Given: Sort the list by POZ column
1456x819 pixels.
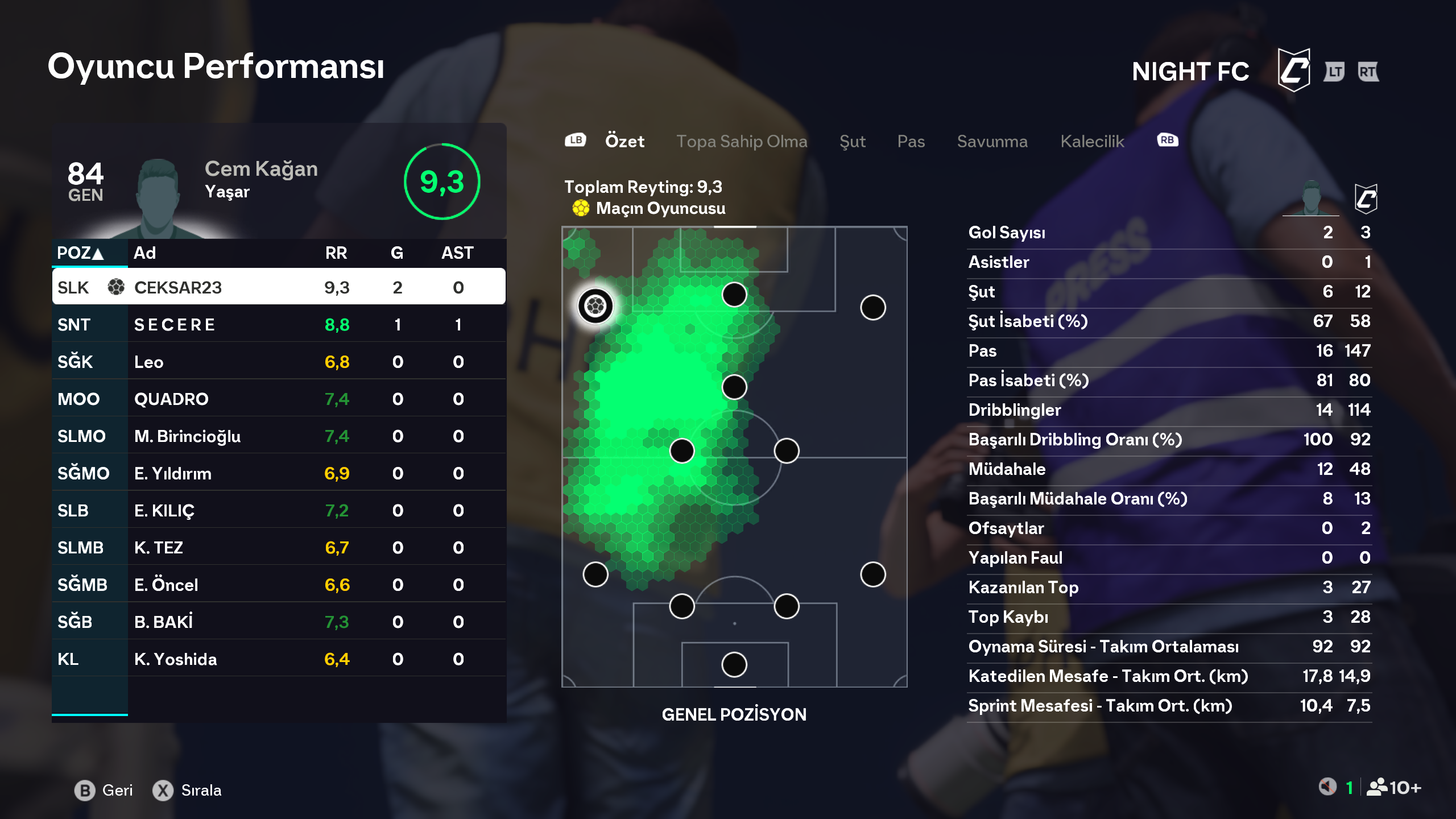Looking at the screenshot, I should pos(80,253).
